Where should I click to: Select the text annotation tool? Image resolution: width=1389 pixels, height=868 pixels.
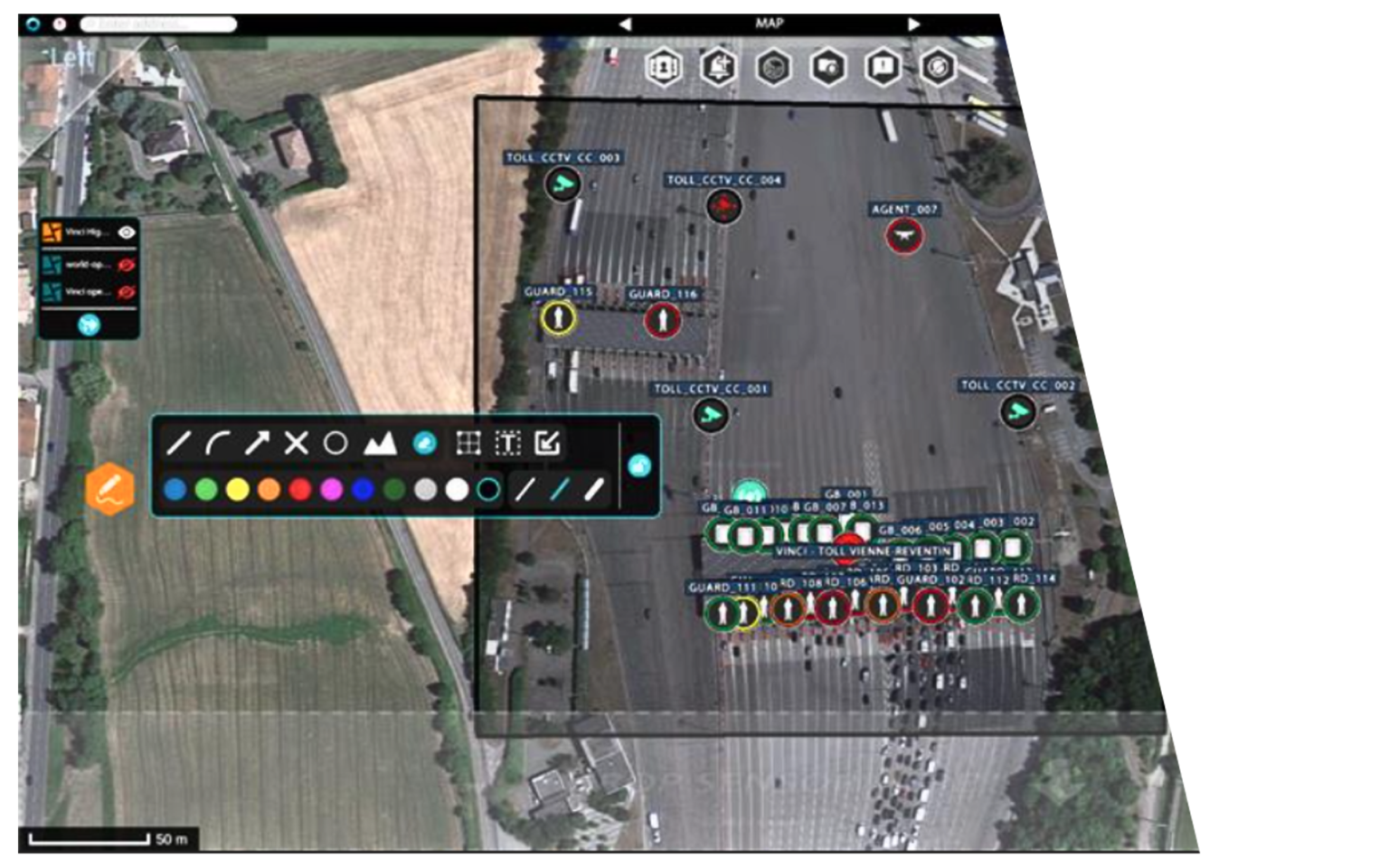coord(510,443)
